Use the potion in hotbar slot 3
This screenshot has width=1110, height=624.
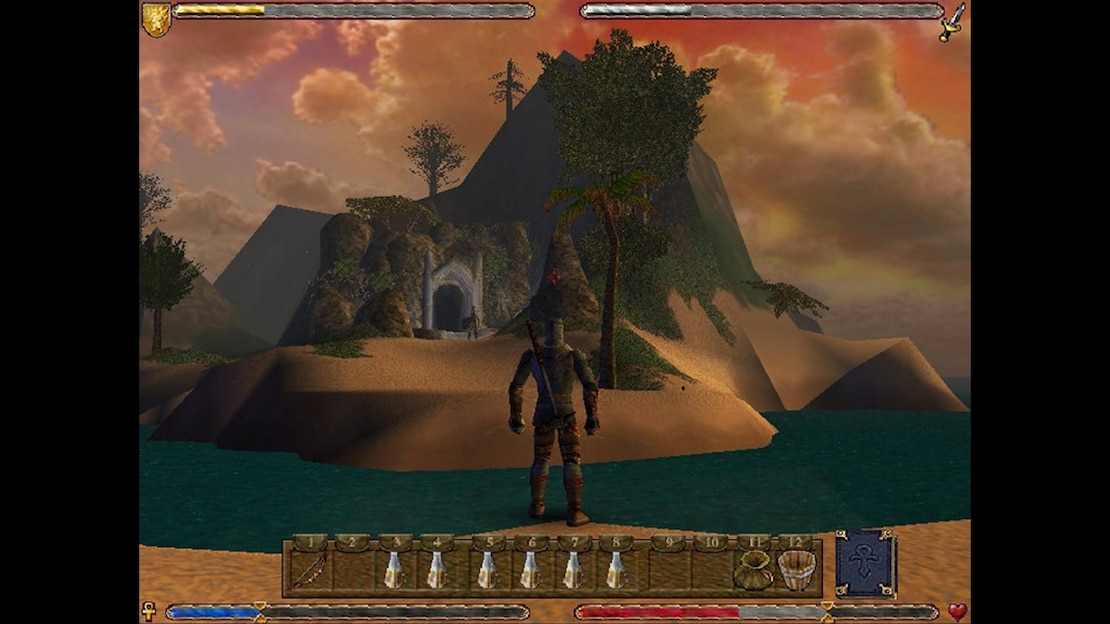395,571
